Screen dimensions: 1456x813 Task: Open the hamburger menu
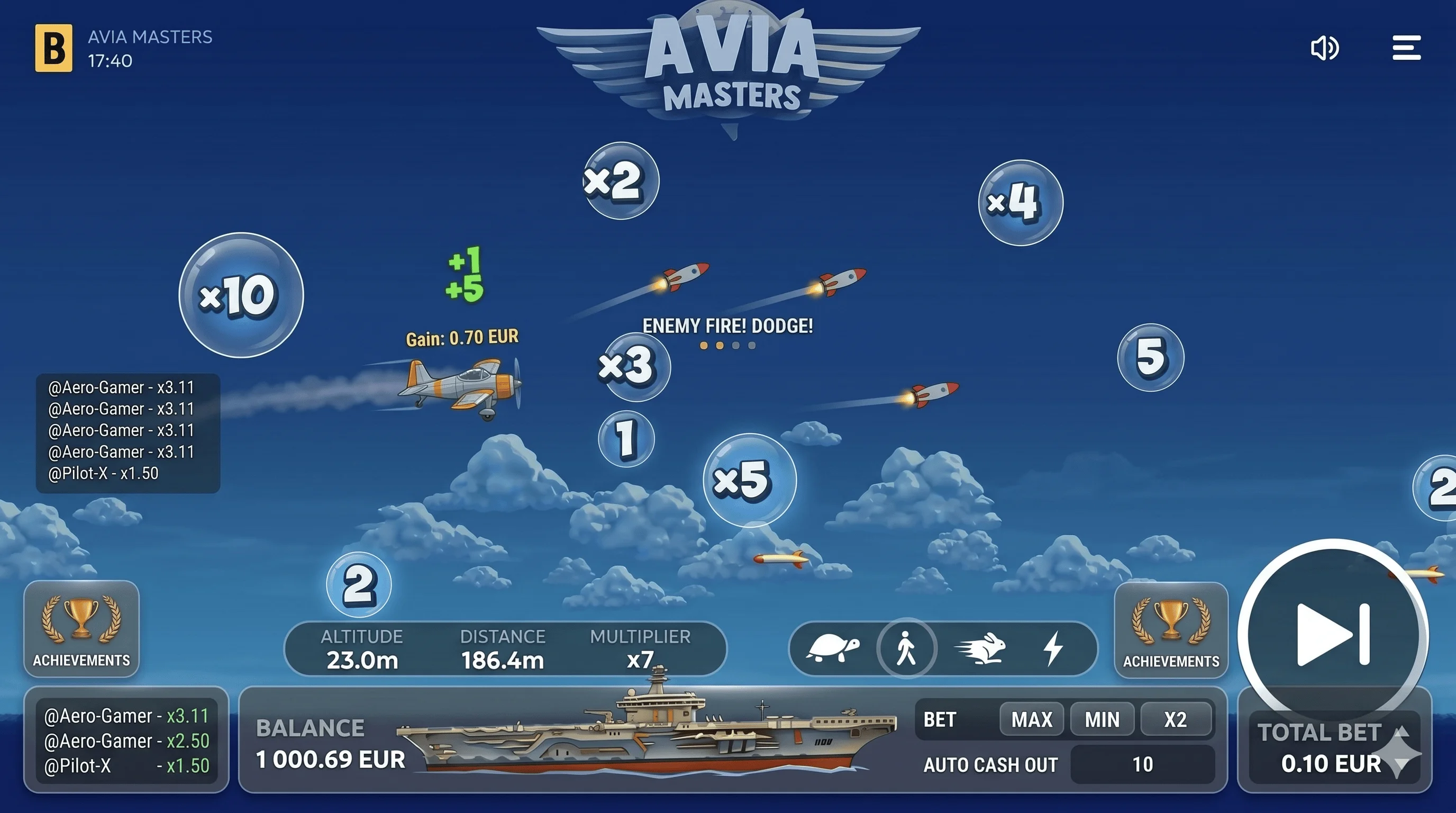pos(1406,48)
